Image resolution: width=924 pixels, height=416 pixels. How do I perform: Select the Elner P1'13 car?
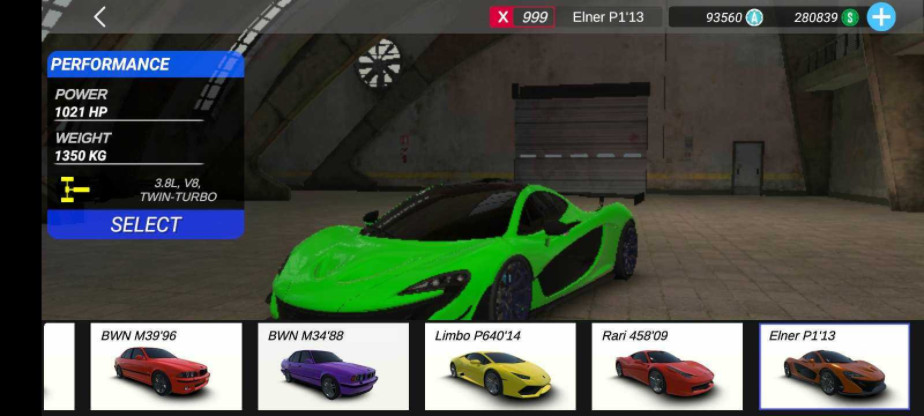(146, 224)
